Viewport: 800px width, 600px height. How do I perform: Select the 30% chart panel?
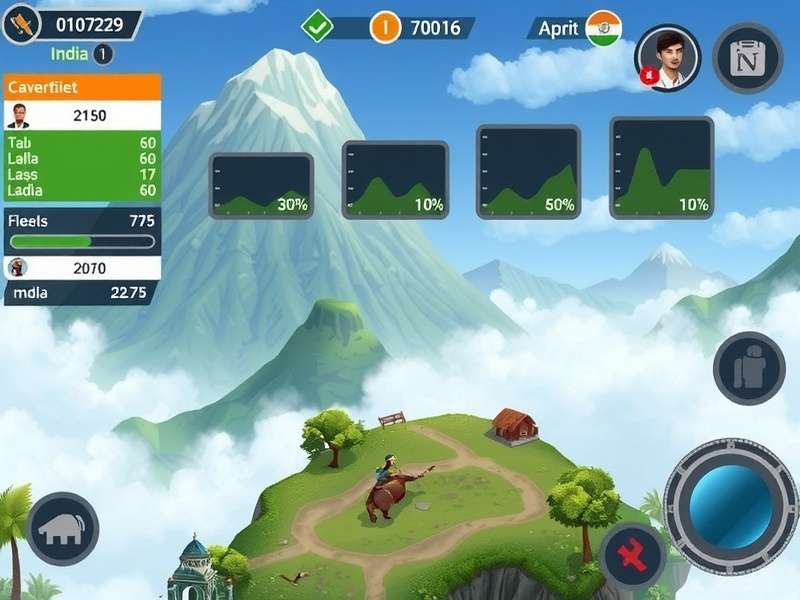click(261, 185)
